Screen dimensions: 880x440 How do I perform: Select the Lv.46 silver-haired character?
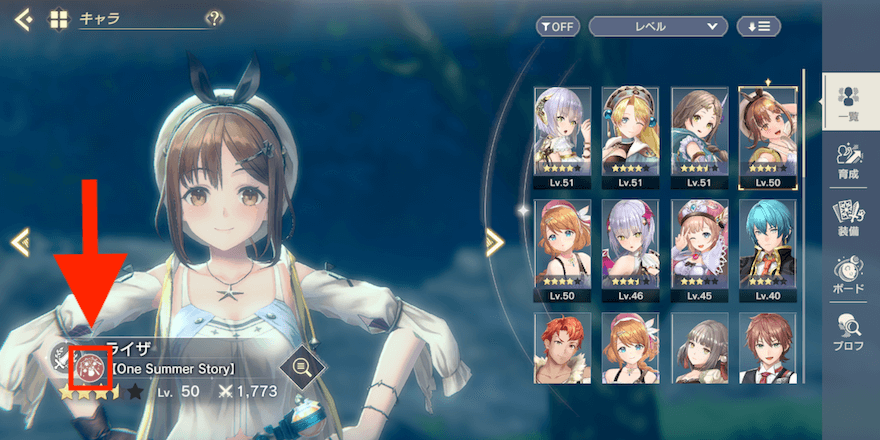pos(631,251)
